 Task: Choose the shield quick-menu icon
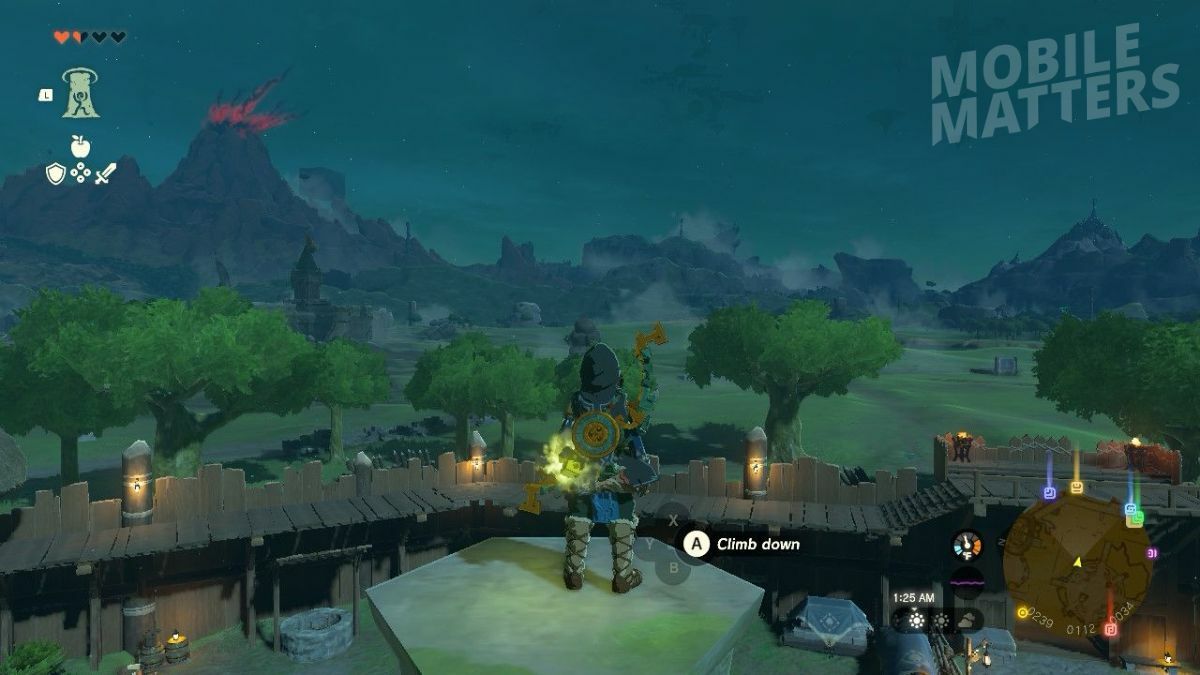click(56, 174)
